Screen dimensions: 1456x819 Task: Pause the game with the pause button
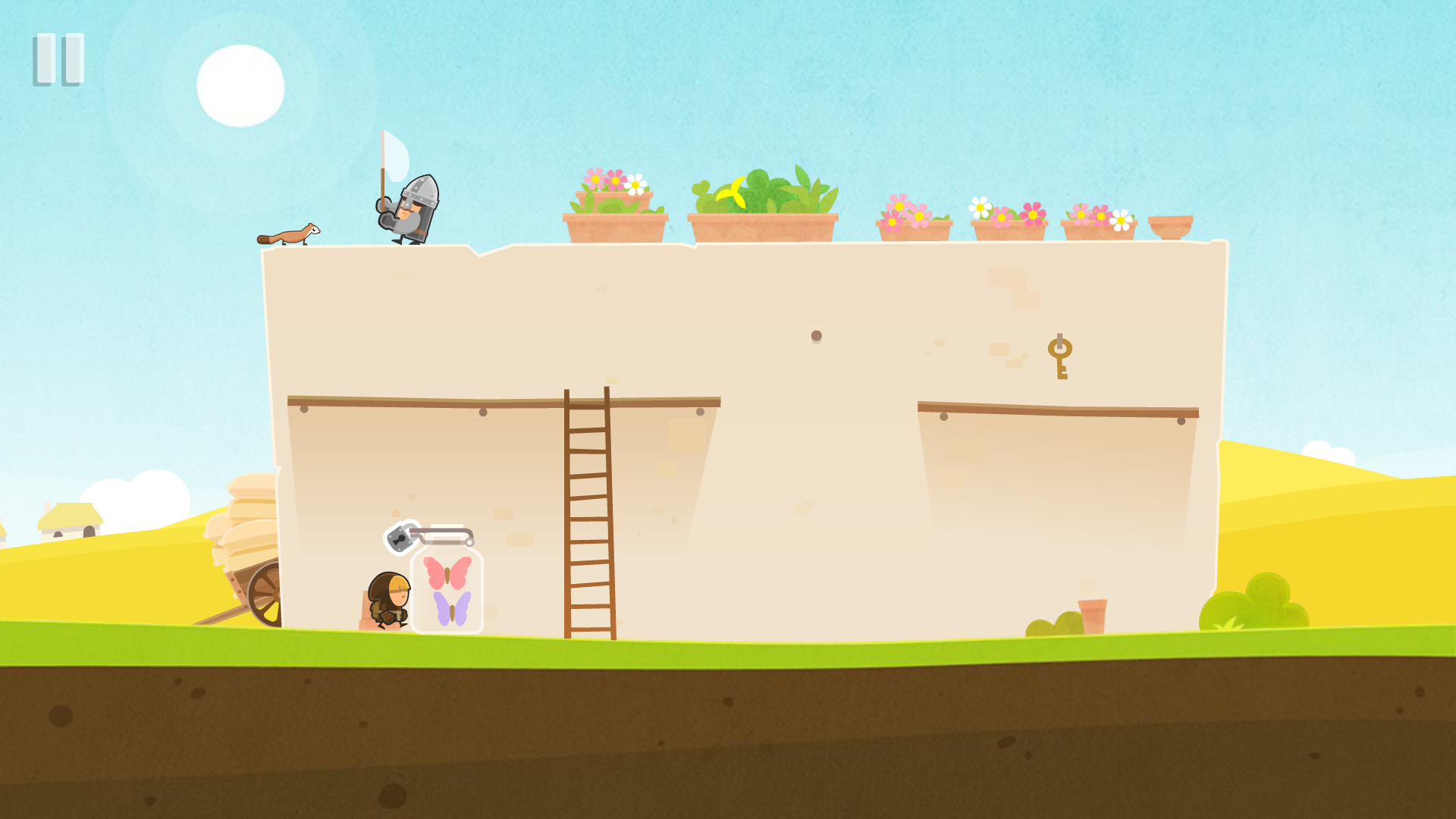click(x=58, y=59)
